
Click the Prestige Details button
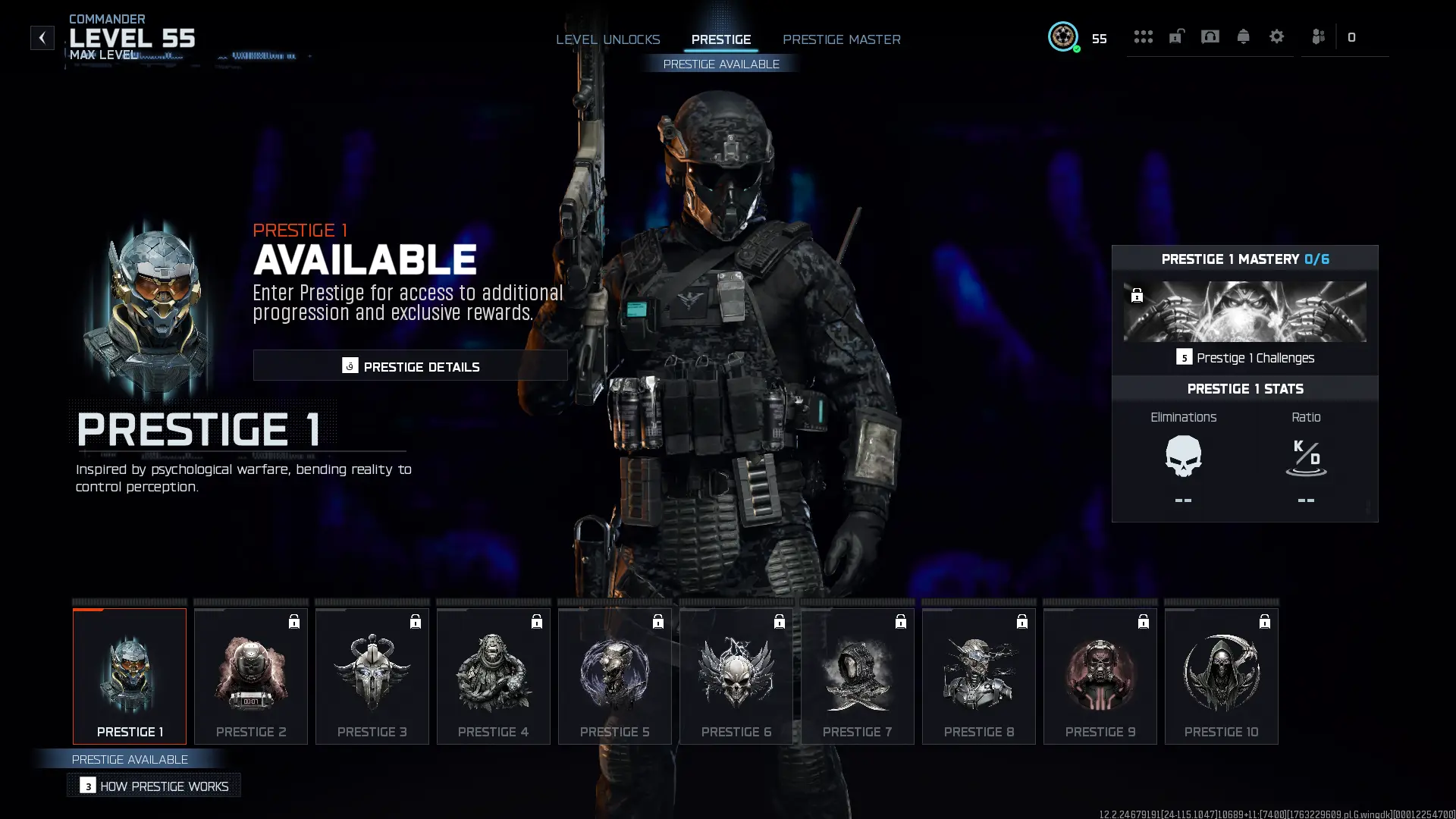[410, 366]
